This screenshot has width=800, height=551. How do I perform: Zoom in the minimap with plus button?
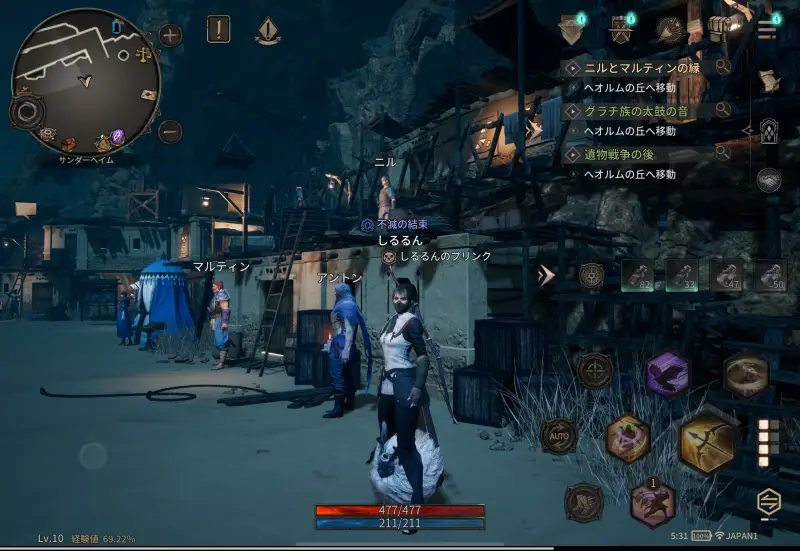170,36
